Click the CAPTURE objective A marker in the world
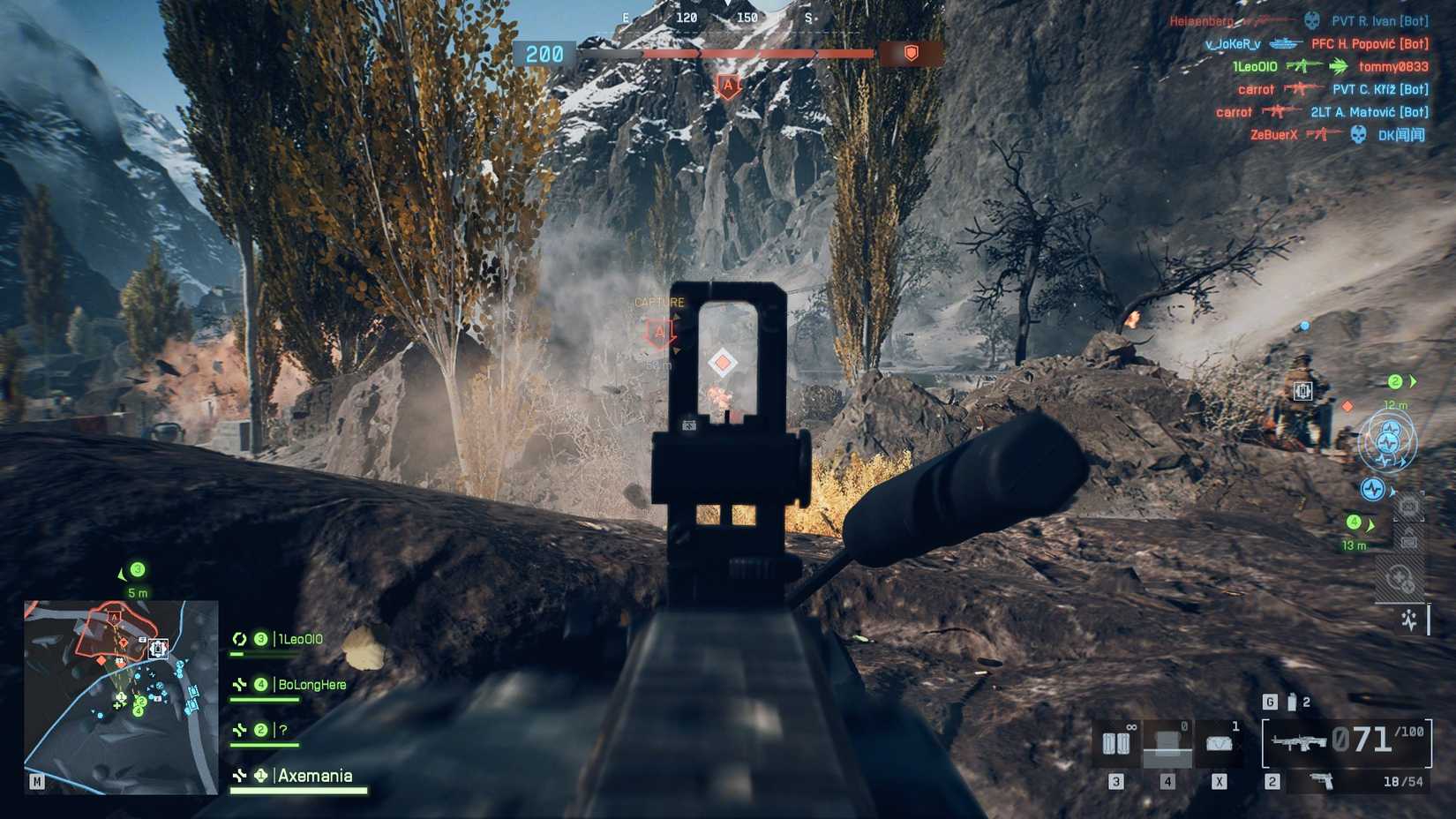1456x819 pixels. (x=658, y=333)
